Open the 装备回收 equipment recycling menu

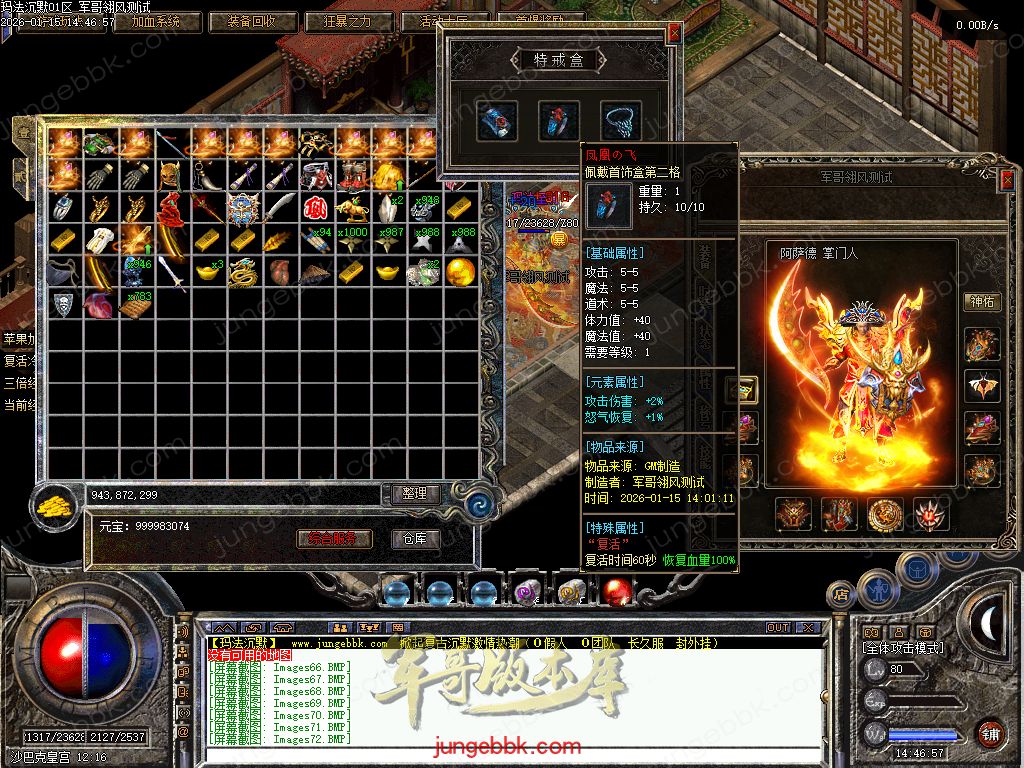[254, 21]
